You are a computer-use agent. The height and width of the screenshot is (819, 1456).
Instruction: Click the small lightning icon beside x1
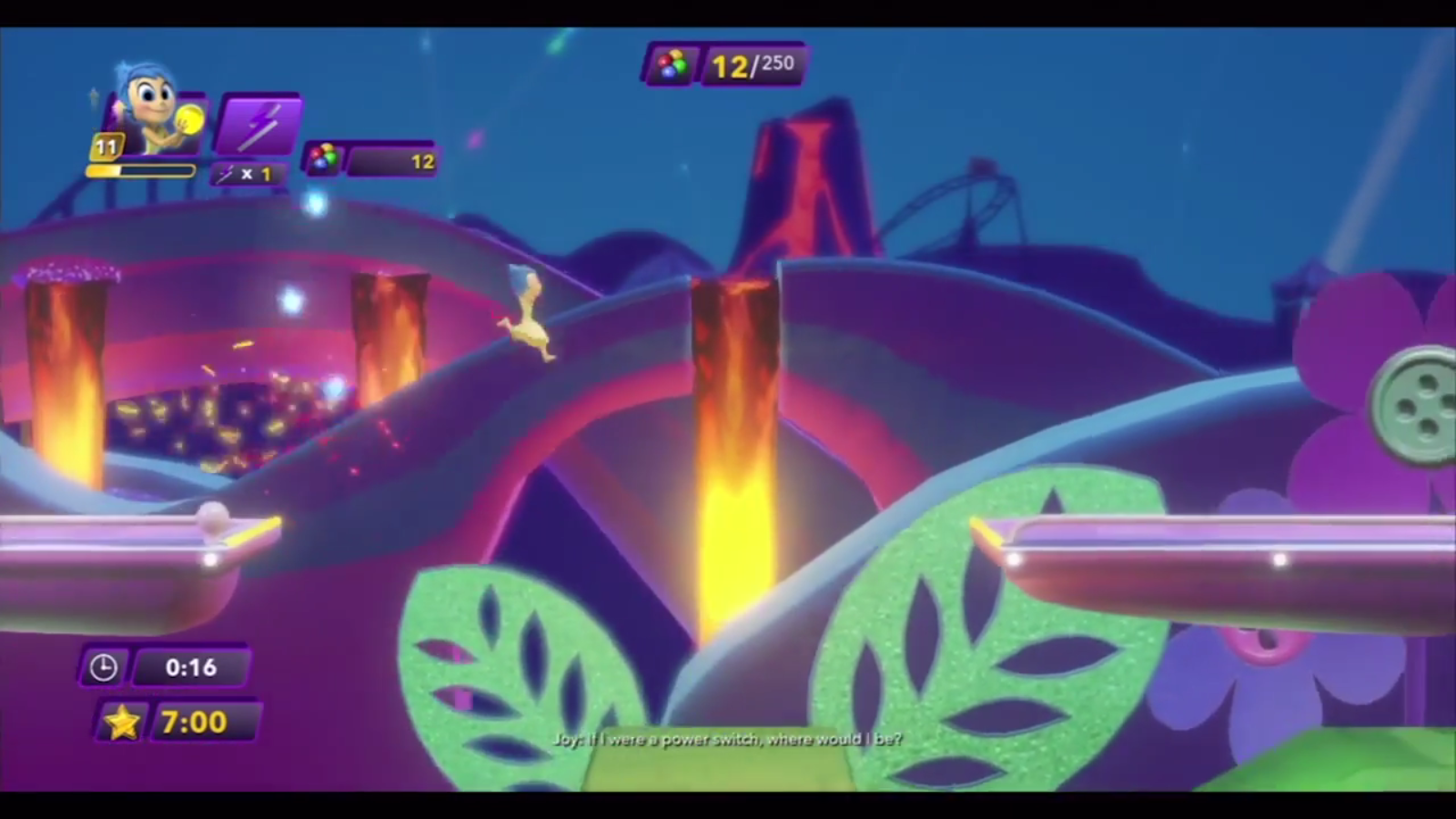coord(226,175)
